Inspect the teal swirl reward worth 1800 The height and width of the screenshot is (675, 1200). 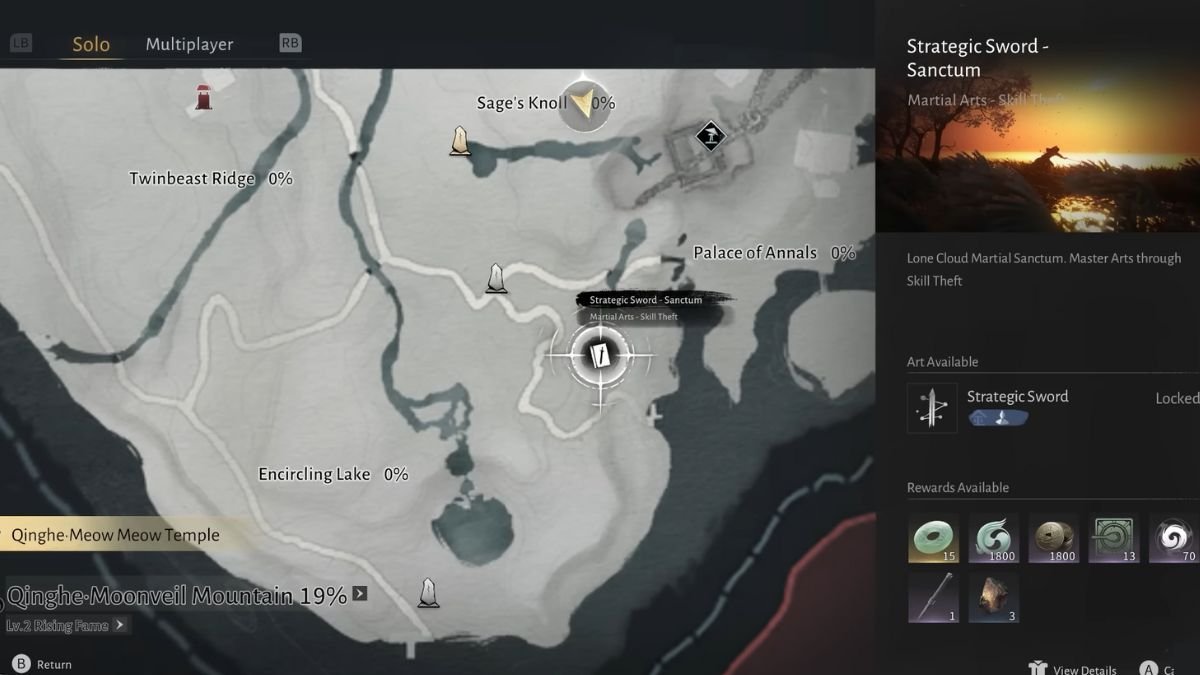pos(994,539)
